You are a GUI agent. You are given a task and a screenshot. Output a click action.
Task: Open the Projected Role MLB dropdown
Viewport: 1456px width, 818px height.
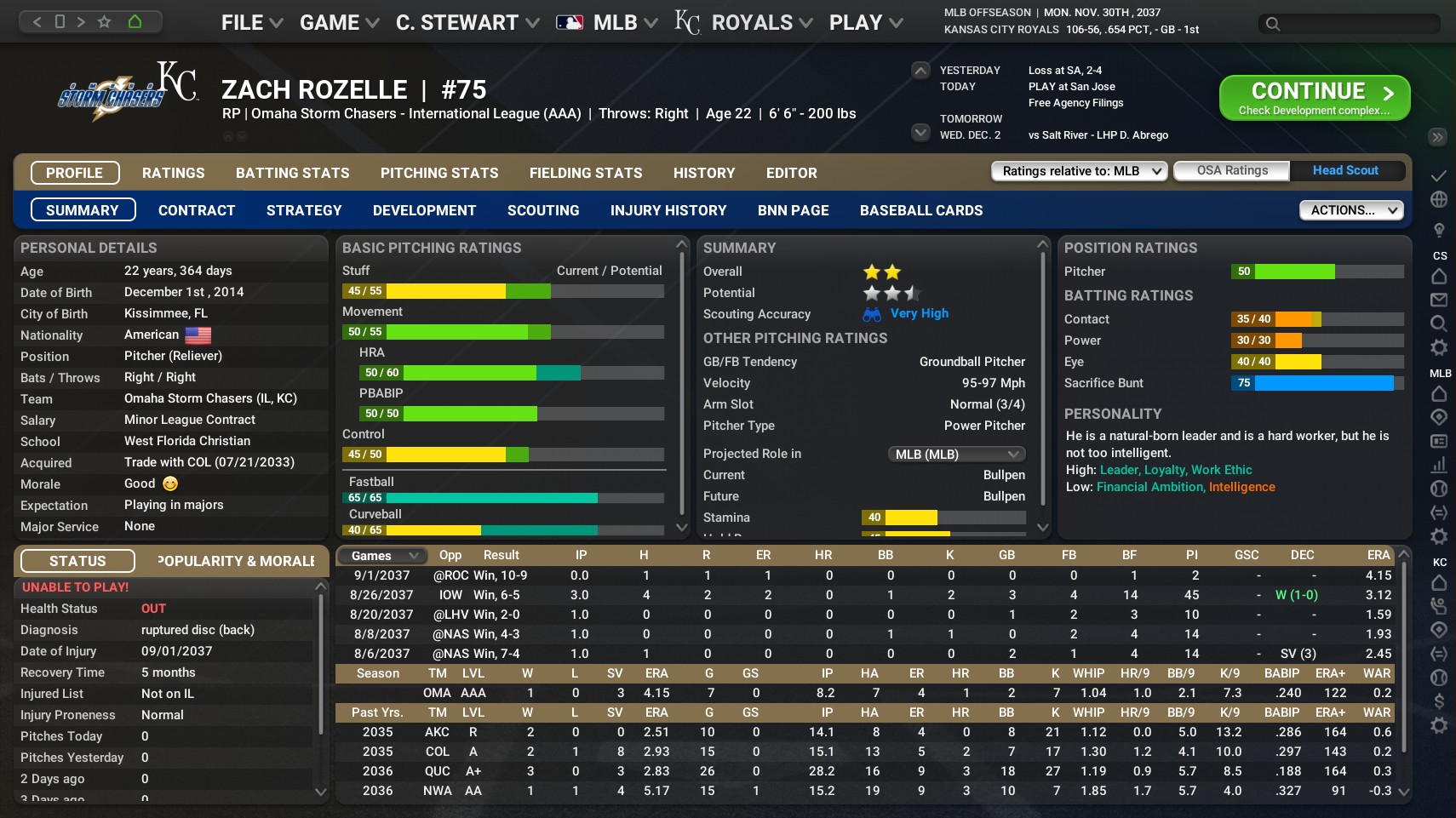pyautogui.click(x=956, y=454)
